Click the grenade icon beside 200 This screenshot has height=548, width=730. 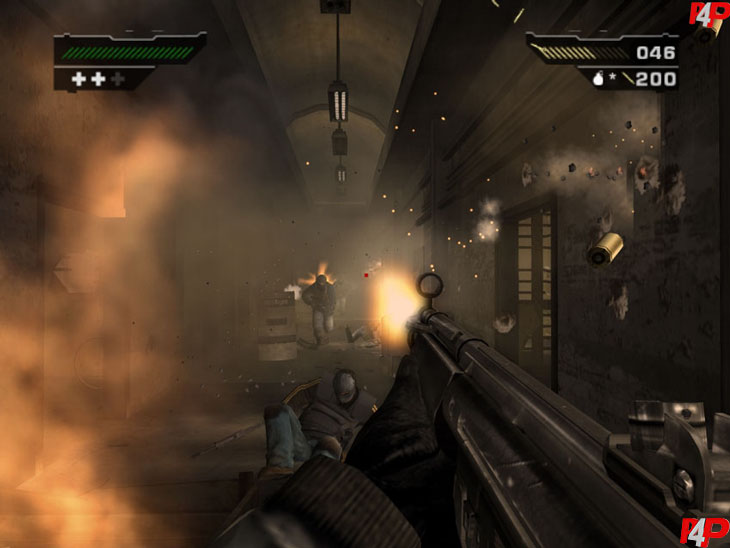[596, 79]
